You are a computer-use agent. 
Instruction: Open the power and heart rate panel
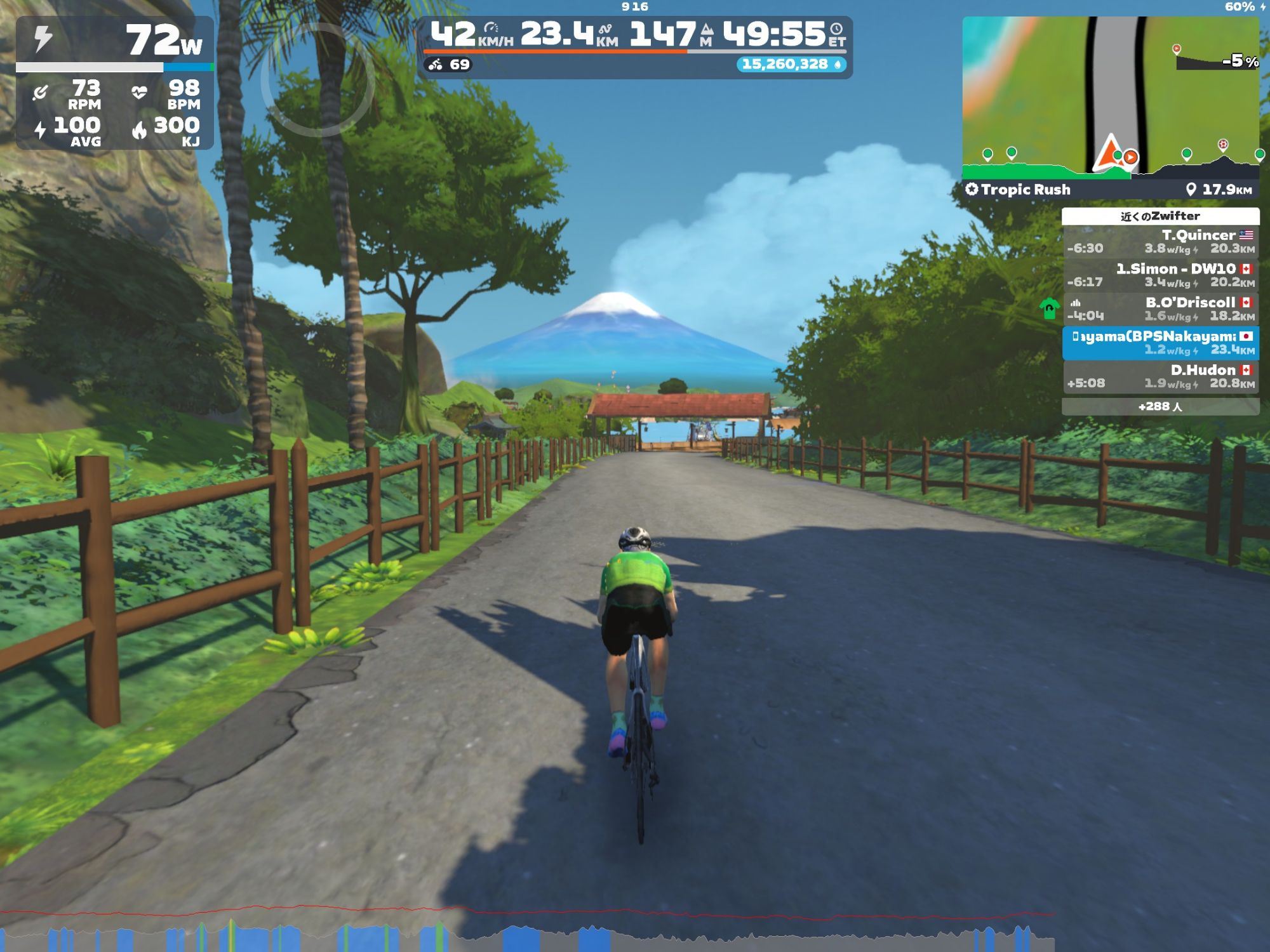(115, 83)
